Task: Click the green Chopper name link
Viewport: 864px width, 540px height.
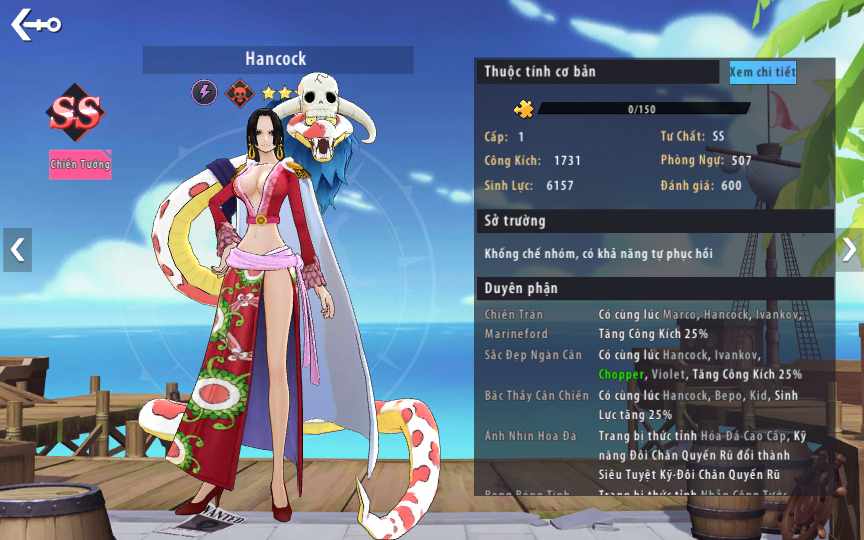Action: pyautogui.click(x=621, y=375)
